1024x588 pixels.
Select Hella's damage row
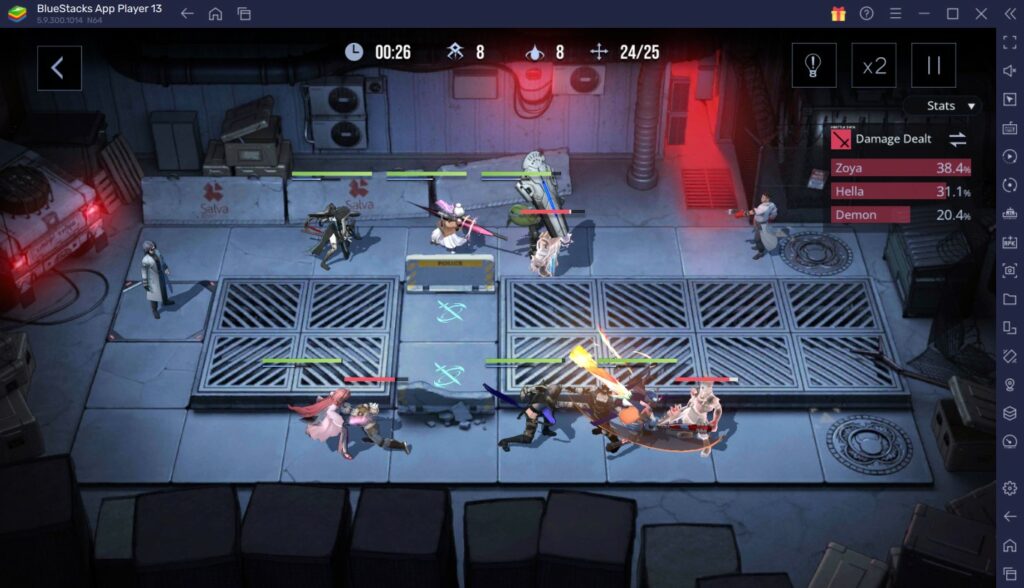click(x=900, y=191)
